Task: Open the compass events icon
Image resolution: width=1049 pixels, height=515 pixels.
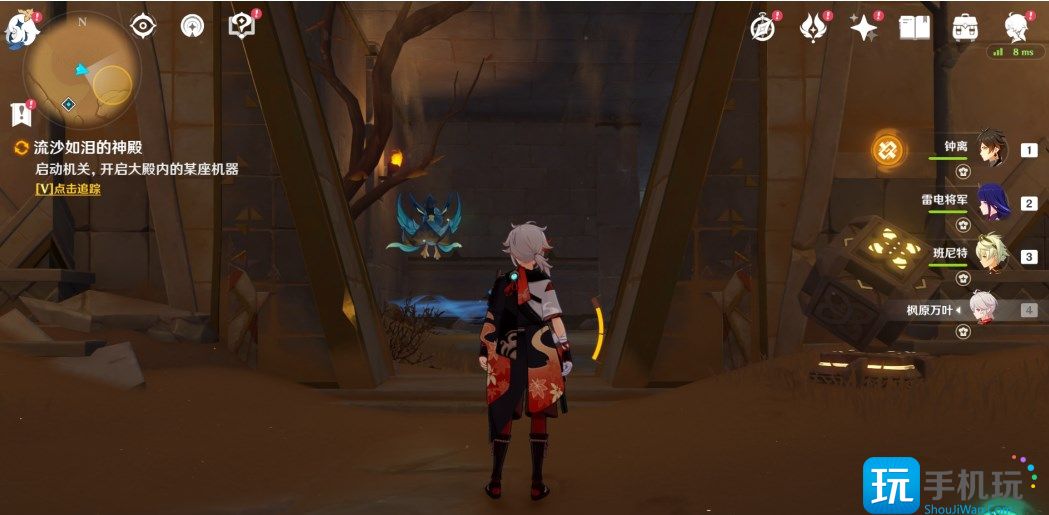Action: pyautogui.click(x=764, y=27)
